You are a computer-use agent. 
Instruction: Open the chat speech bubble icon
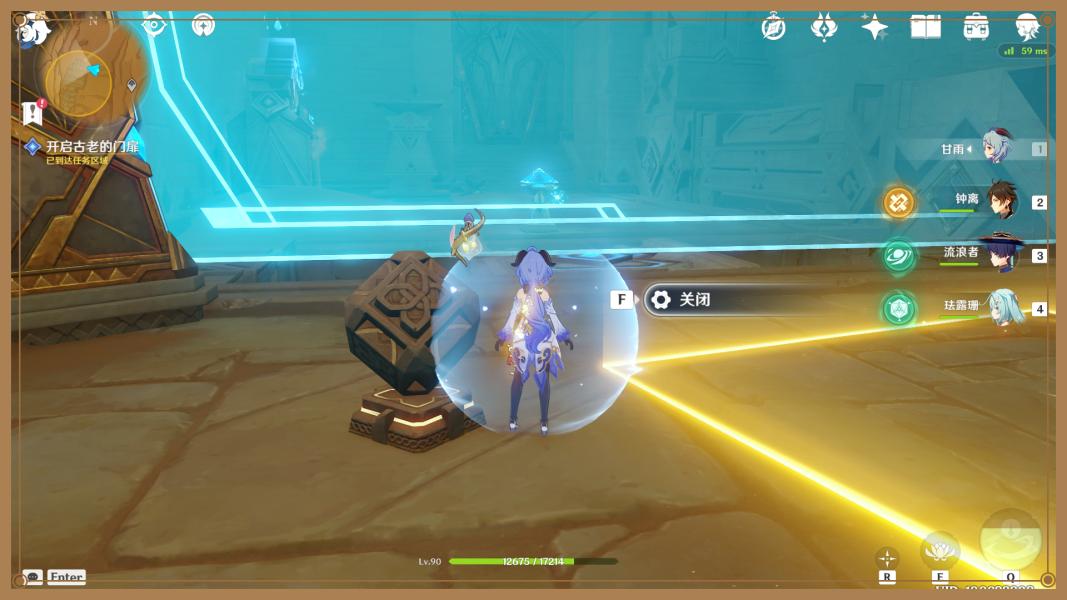coord(32,577)
